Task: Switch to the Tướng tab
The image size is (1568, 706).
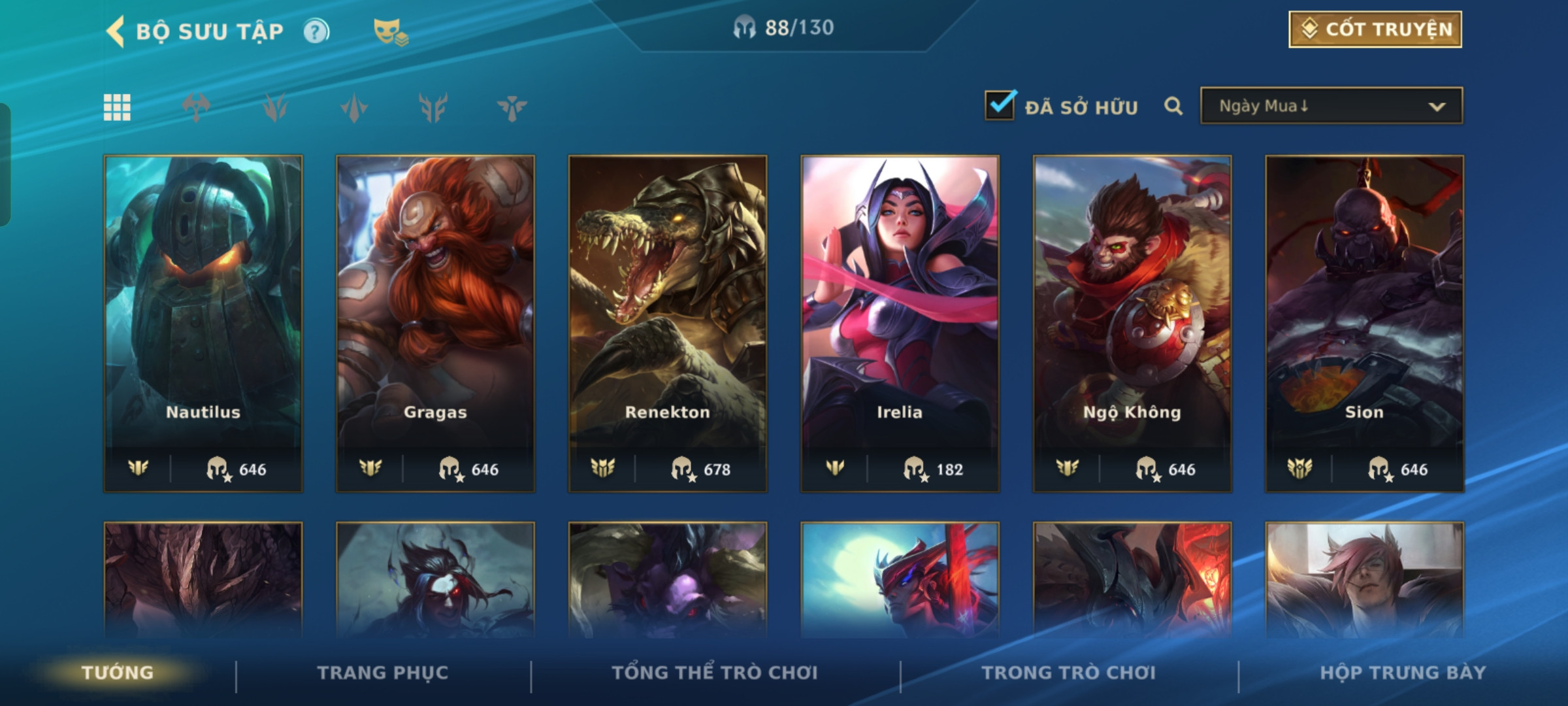Action: 118,673
